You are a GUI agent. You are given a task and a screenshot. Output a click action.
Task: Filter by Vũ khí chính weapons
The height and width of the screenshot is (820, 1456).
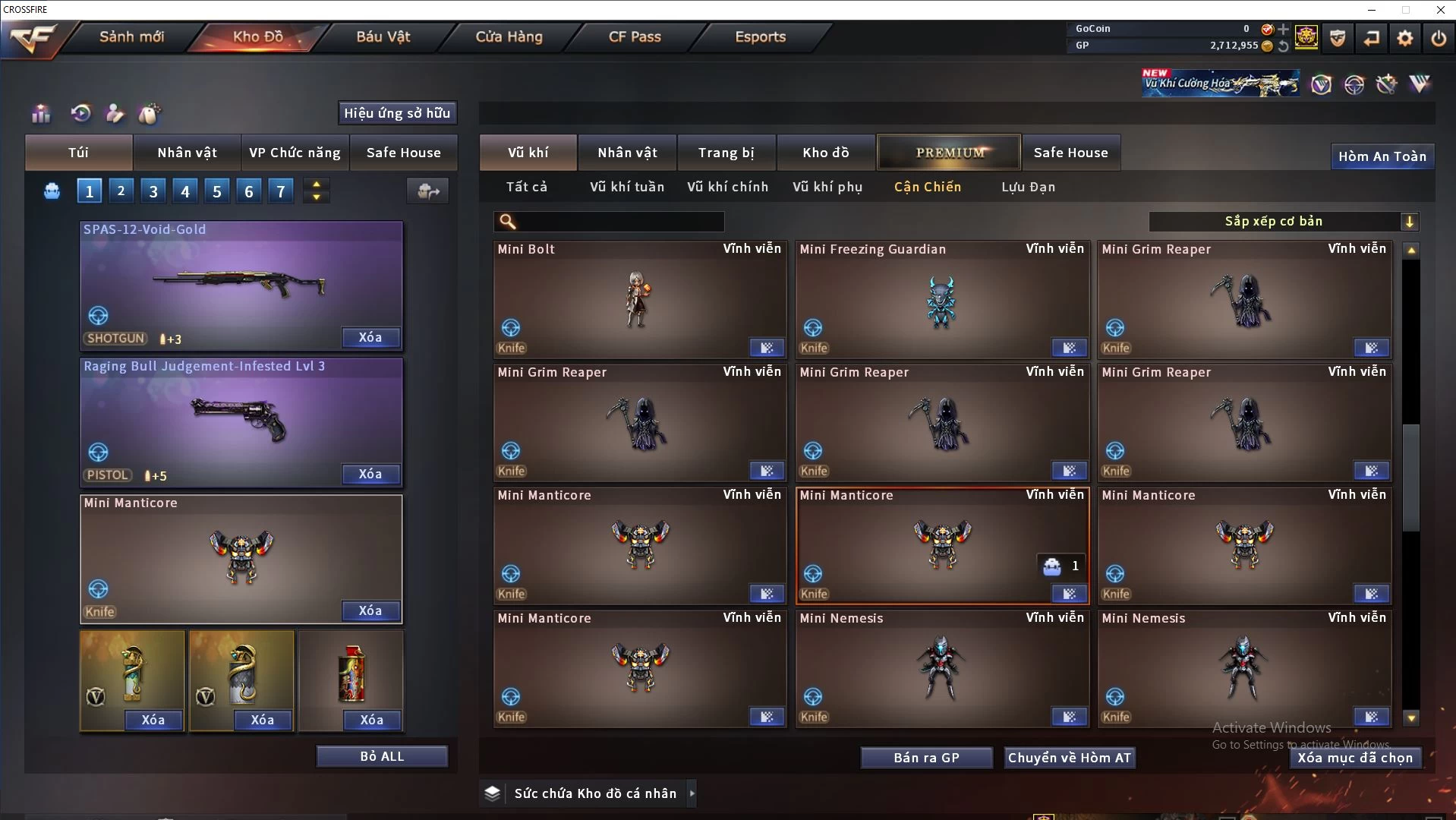tap(727, 187)
